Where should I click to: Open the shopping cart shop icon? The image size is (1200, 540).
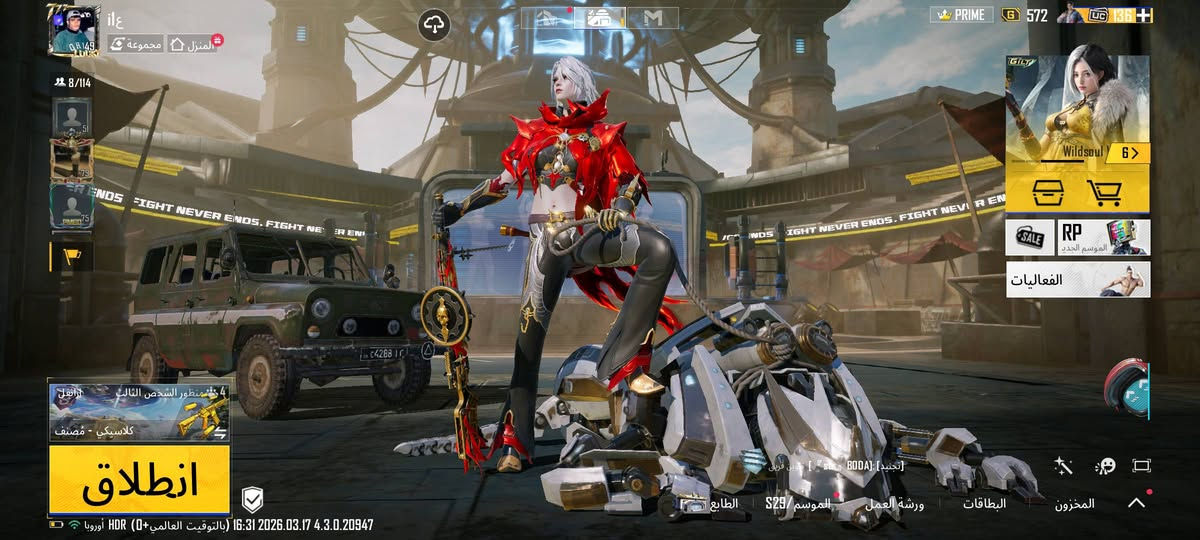pos(1104,191)
